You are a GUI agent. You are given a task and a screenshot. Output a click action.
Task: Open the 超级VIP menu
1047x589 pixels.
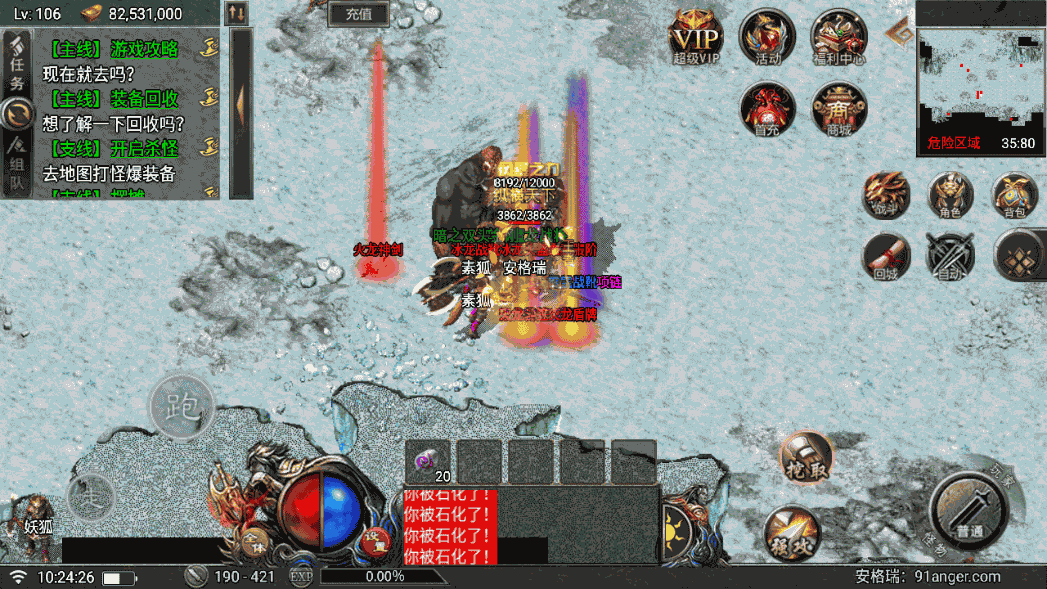(696, 38)
